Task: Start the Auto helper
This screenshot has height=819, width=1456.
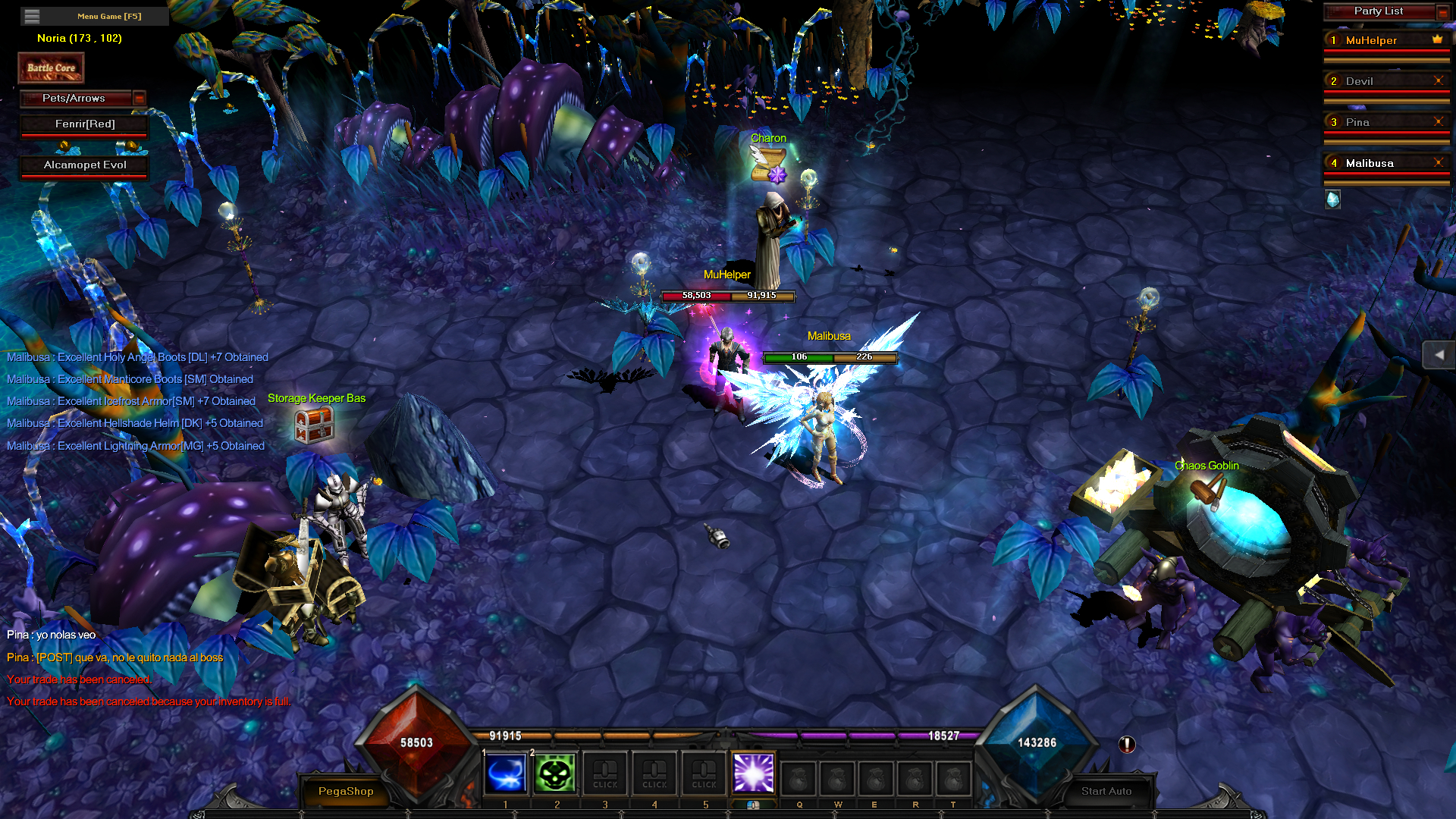Action: (1106, 791)
